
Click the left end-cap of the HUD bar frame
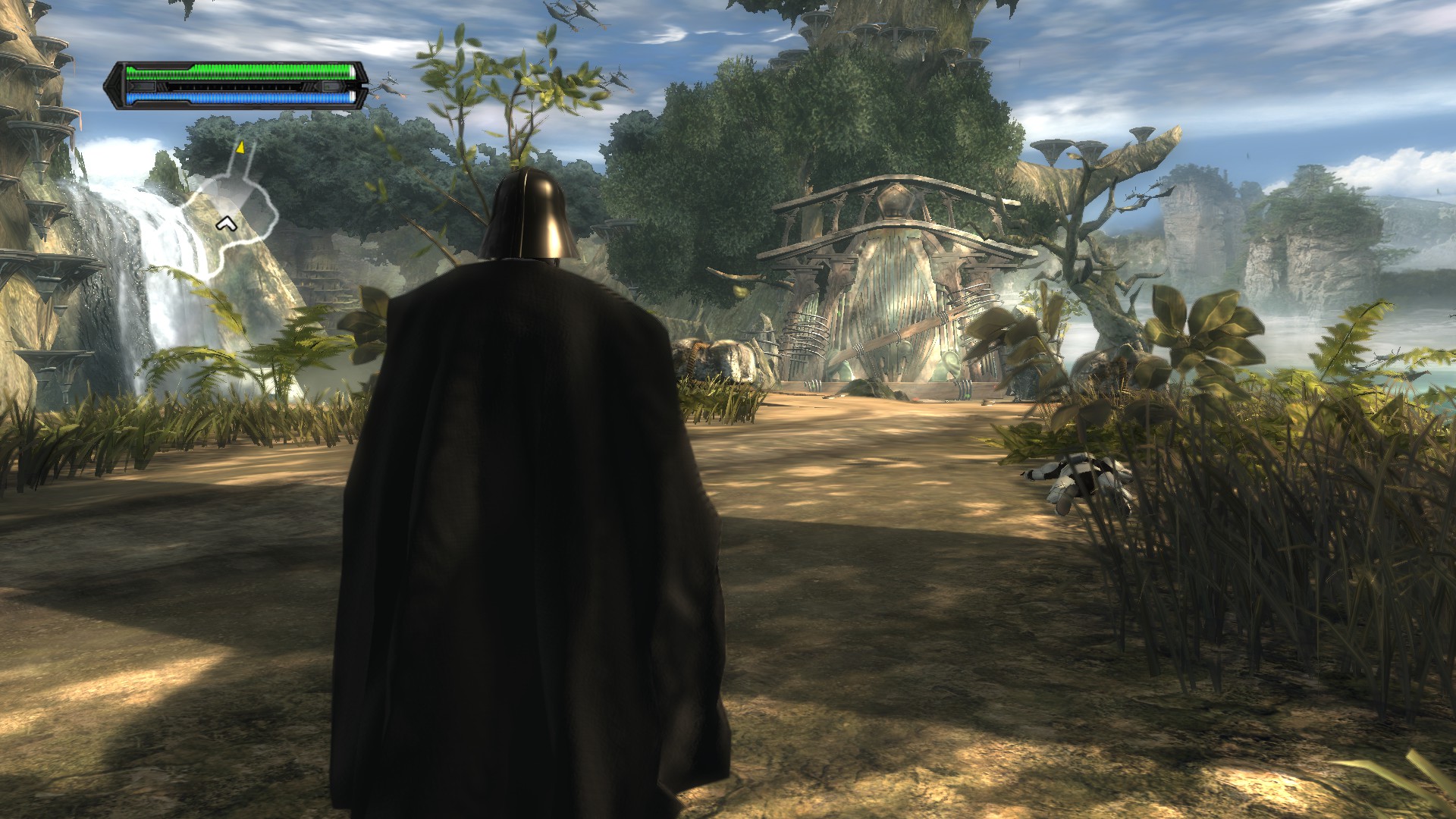[112, 86]
